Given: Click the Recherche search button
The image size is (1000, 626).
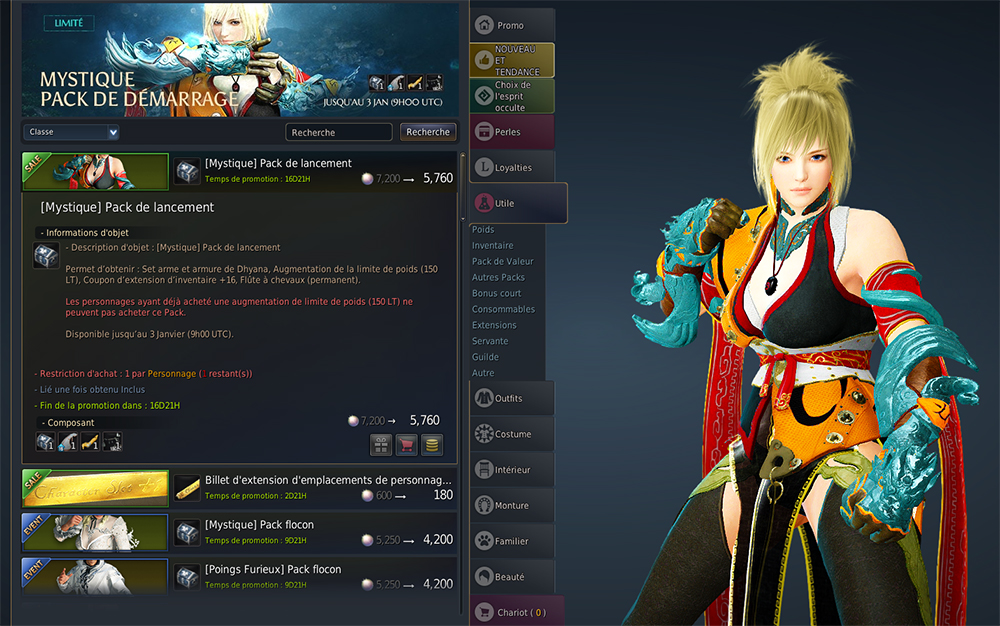Looking at the screenshot, I should pos(428,132).
